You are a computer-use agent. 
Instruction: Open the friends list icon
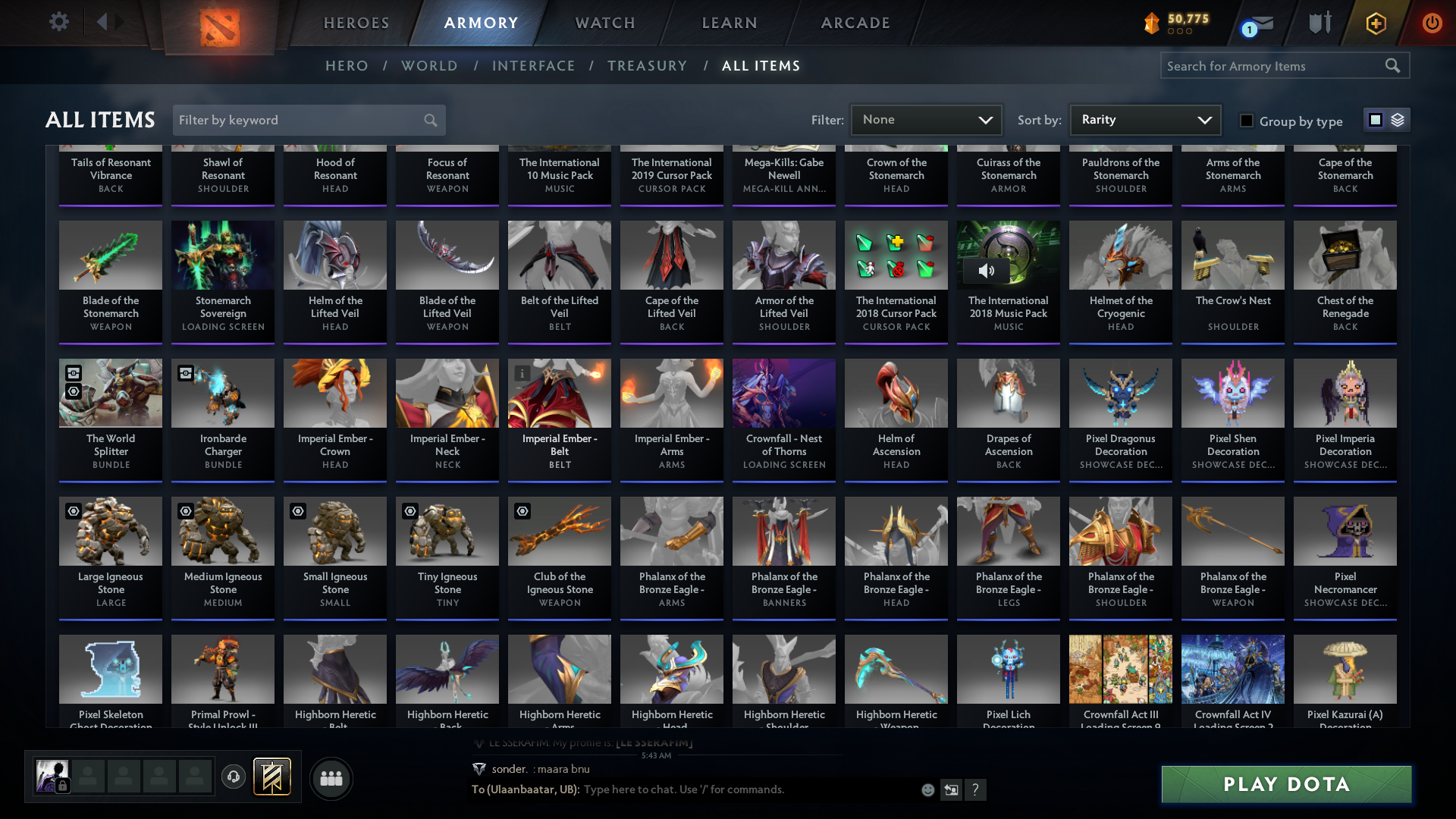pos(331,778)
